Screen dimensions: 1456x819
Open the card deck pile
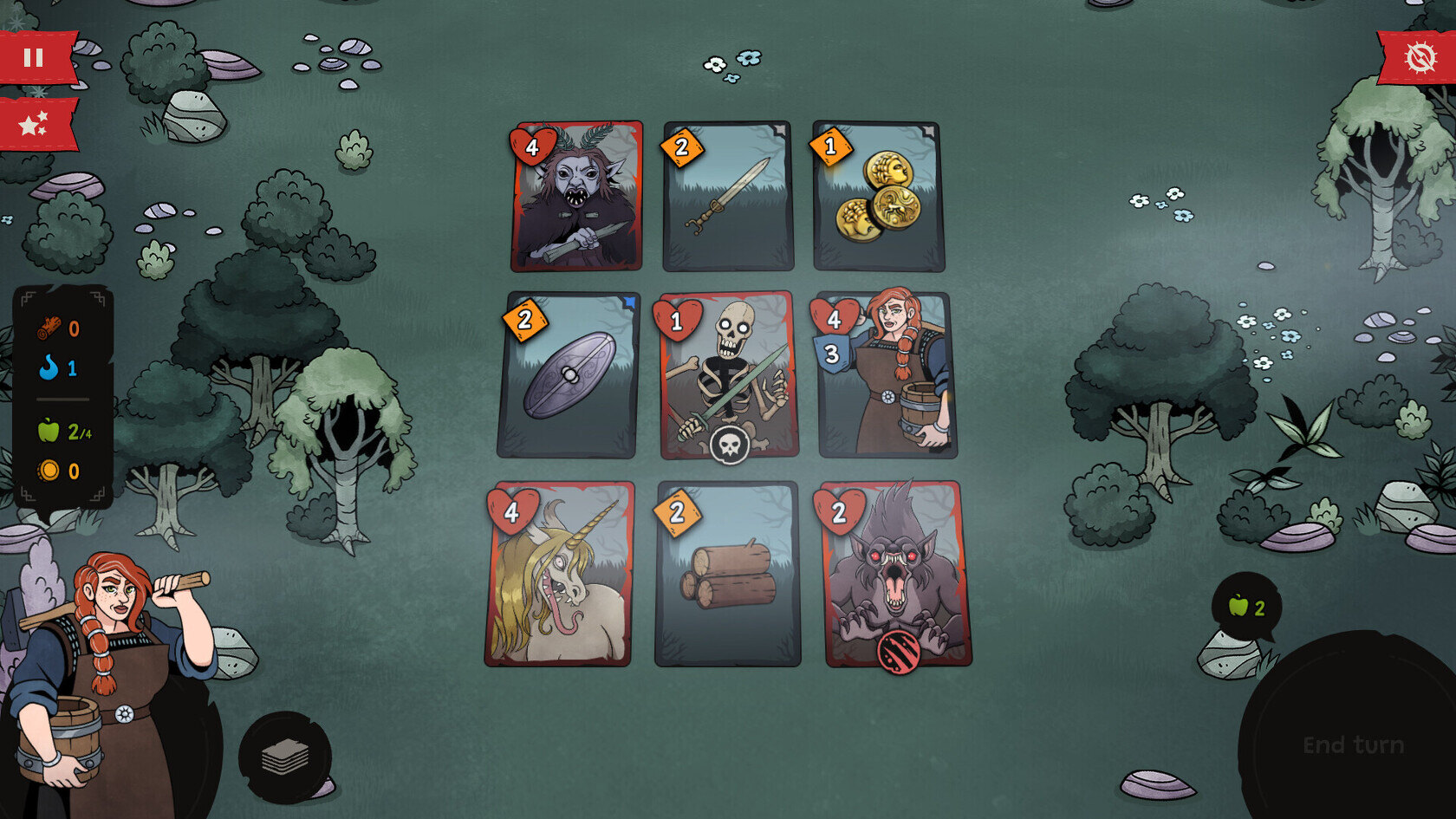[x=285, y=757]
